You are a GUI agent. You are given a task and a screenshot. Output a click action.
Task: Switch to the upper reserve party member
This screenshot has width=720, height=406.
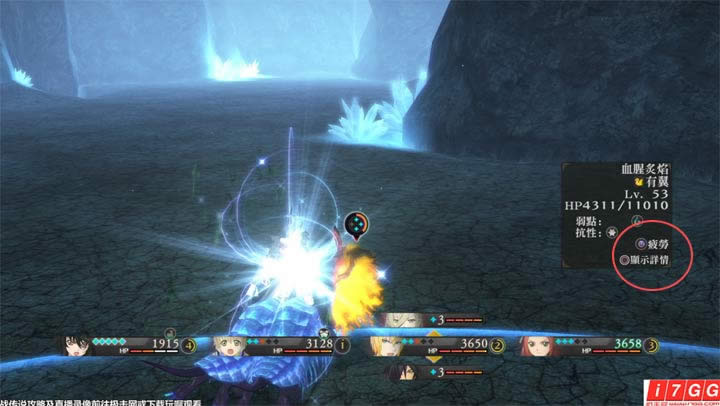point(398,320)
